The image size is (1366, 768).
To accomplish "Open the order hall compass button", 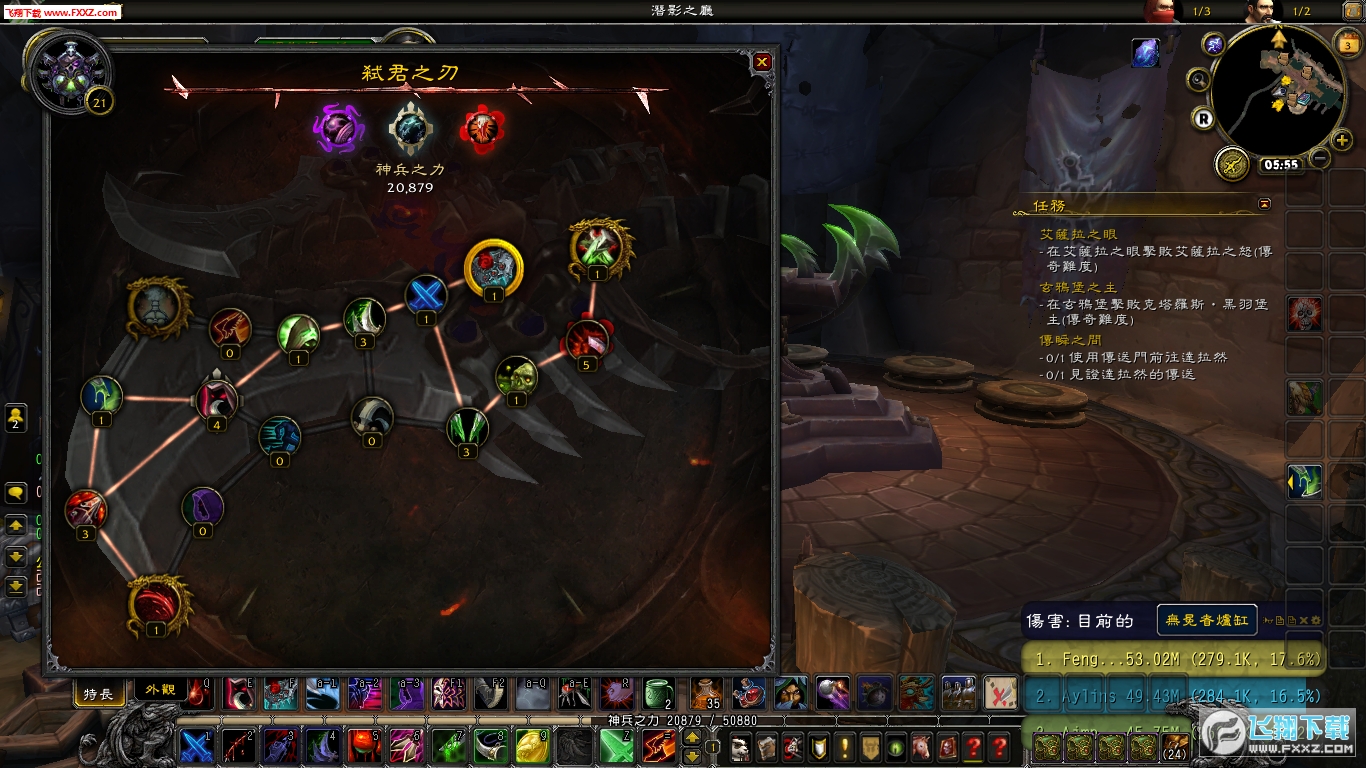I will 1232,163.
